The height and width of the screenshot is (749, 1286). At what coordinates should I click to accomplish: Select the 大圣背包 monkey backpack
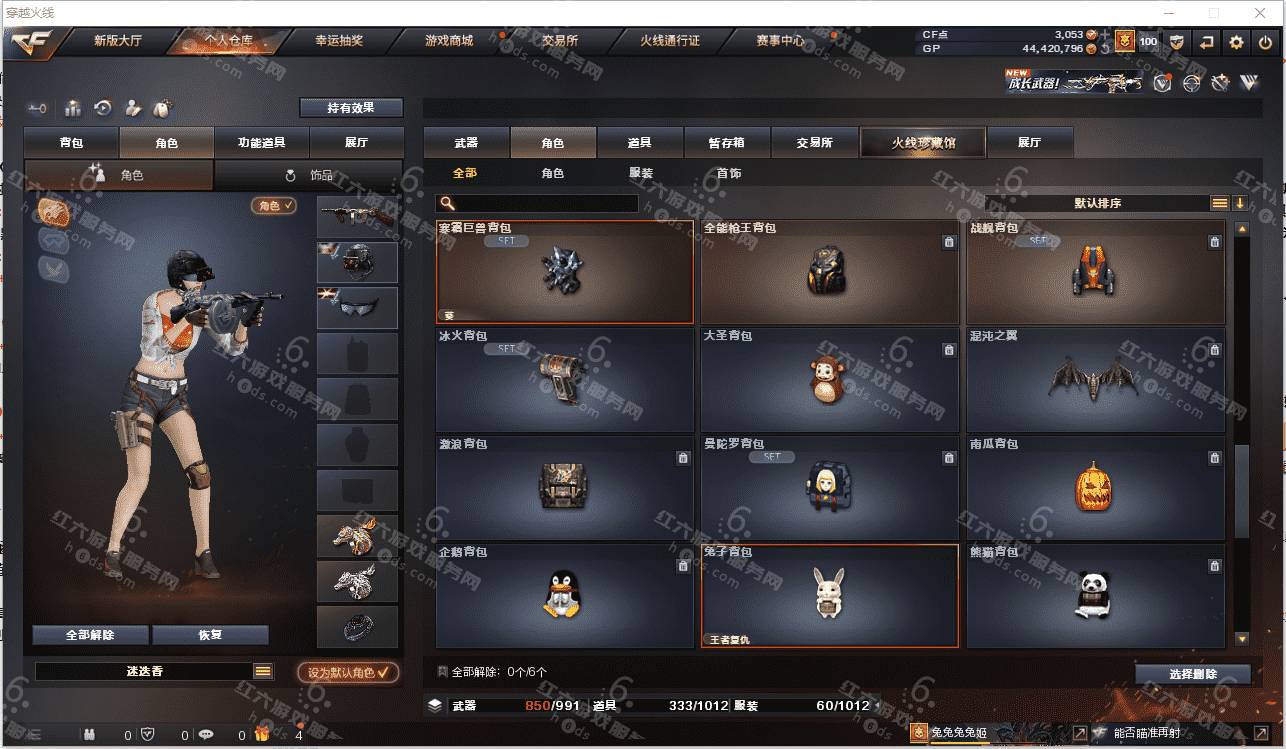(x=829, y=380)
